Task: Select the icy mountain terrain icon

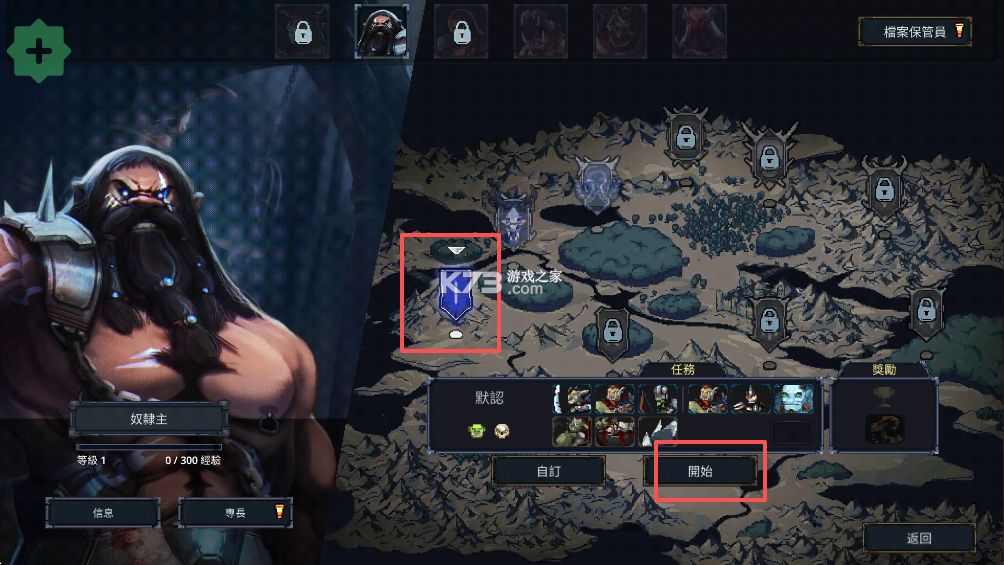Action: (659, 431)
